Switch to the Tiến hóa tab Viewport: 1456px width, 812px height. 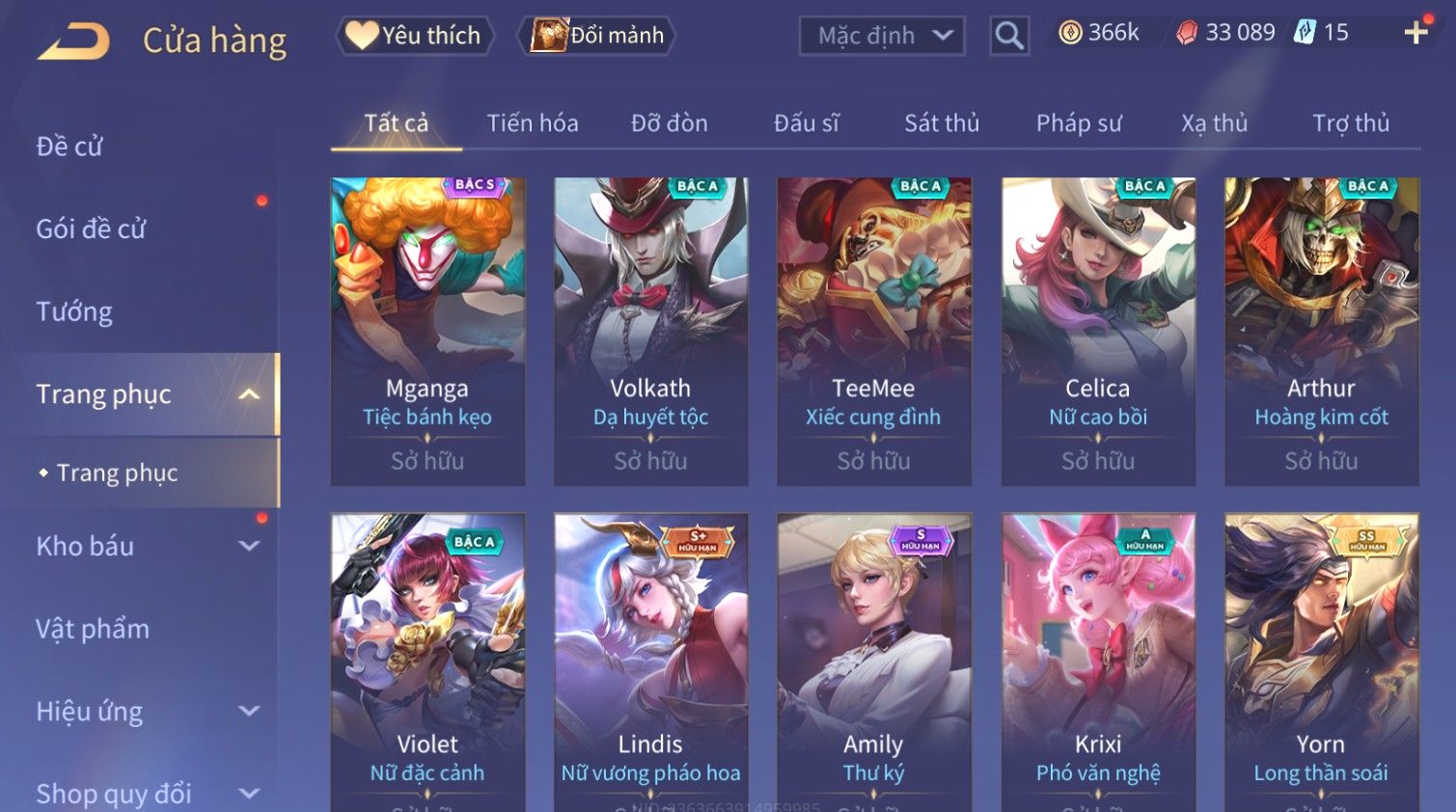532,123
